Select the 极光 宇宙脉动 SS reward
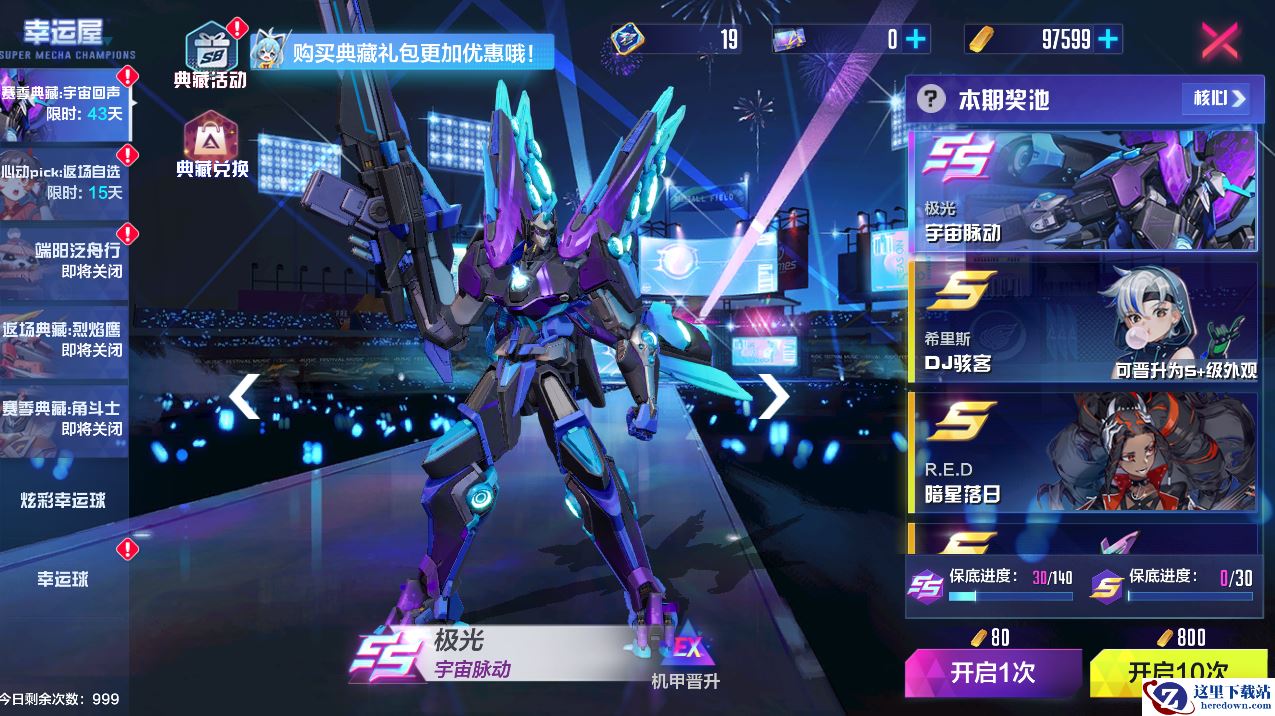 tap(1082, 190)
